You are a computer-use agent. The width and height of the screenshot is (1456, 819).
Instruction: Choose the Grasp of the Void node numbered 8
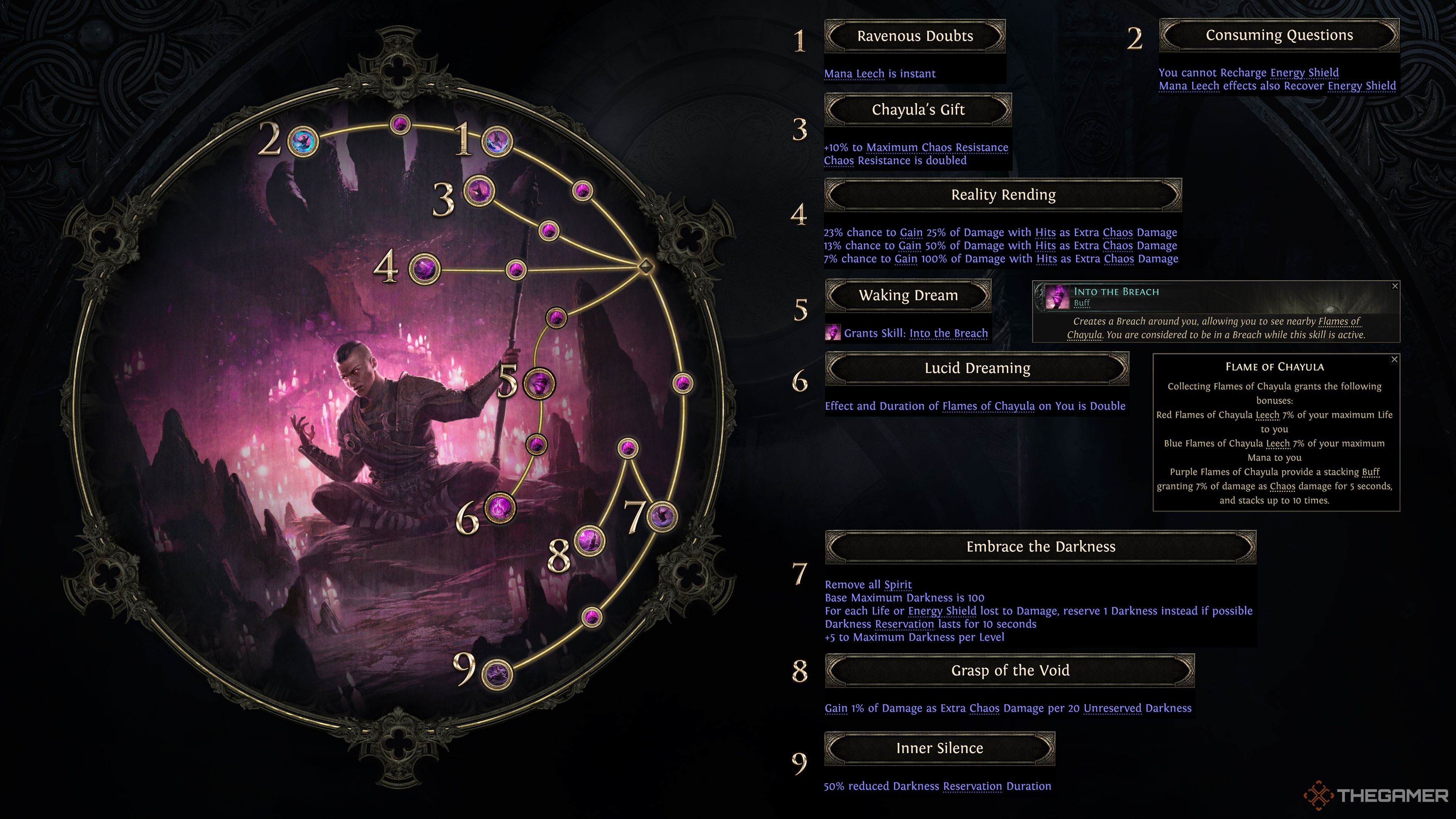point(590,541)
